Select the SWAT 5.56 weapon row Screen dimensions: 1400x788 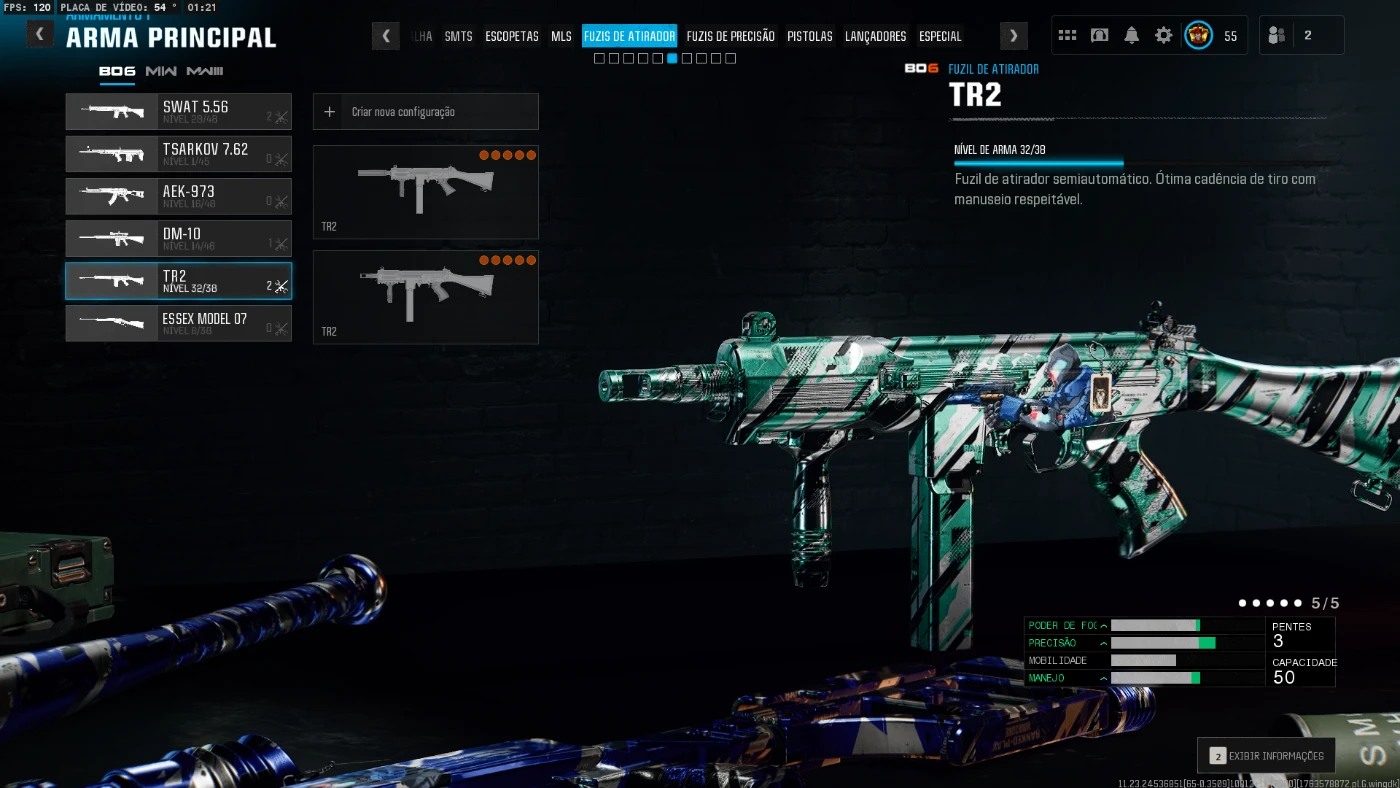click(178, 112)
